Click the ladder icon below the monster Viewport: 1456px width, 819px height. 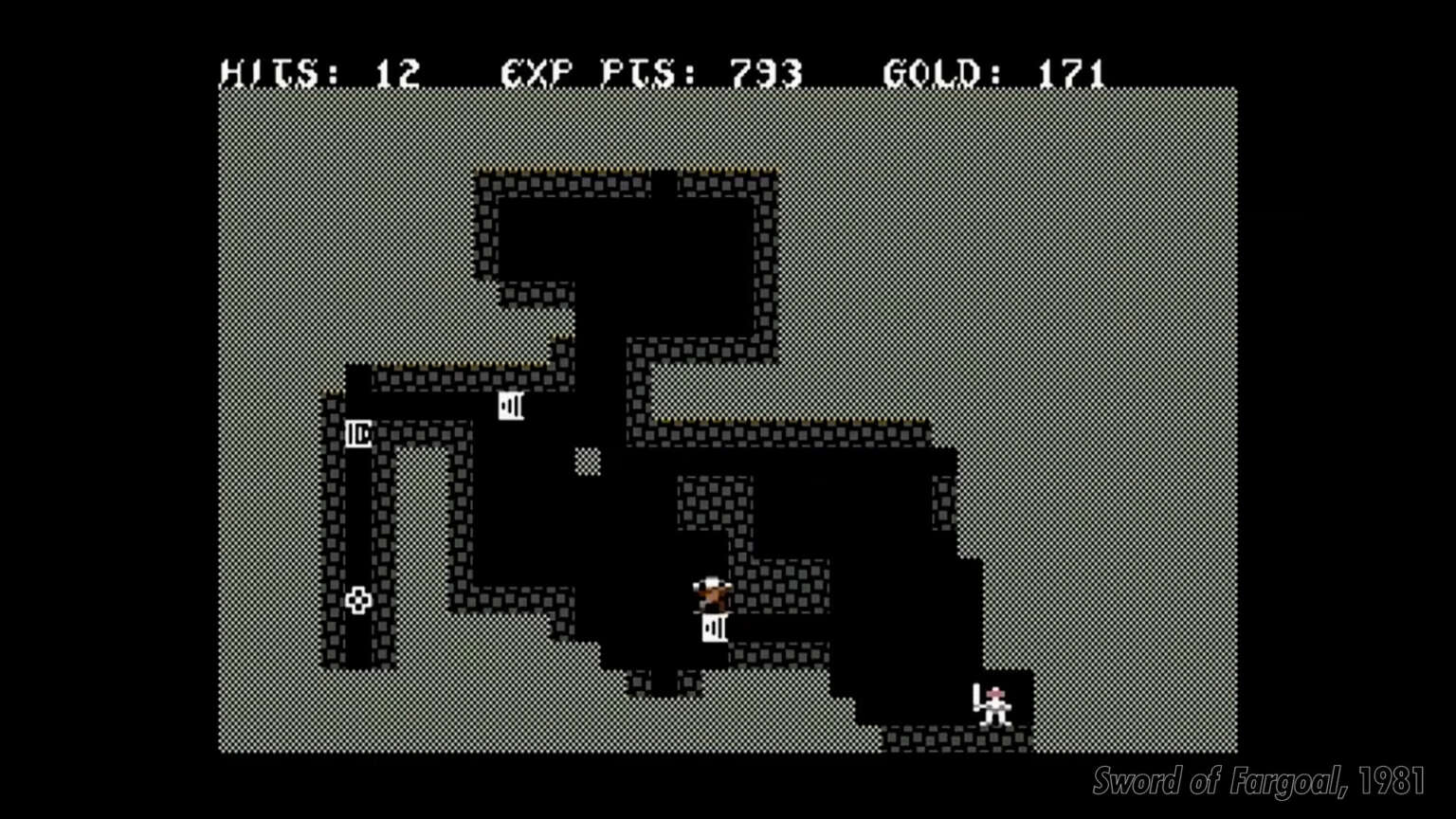(x=716, y=627)
